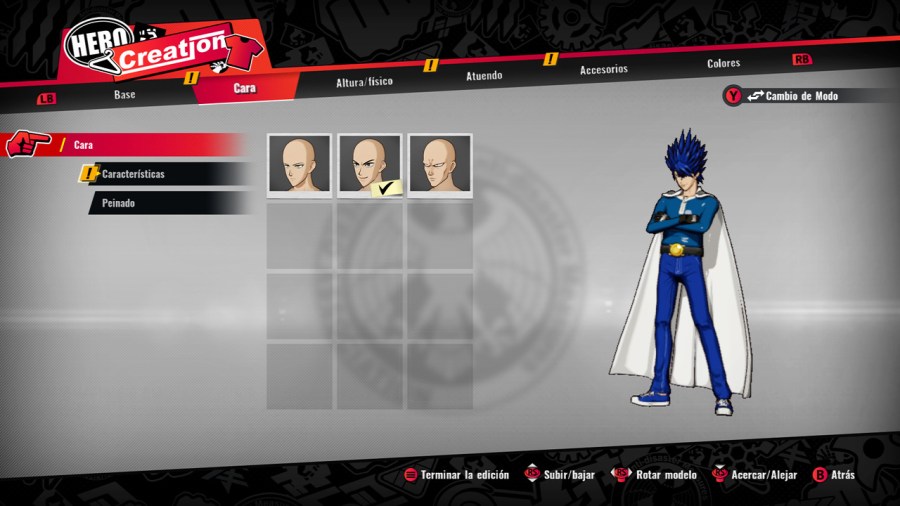Viewport: 900px width, 506px height.
Task: Open the Altura/físico tab
Action: point(364,81)
